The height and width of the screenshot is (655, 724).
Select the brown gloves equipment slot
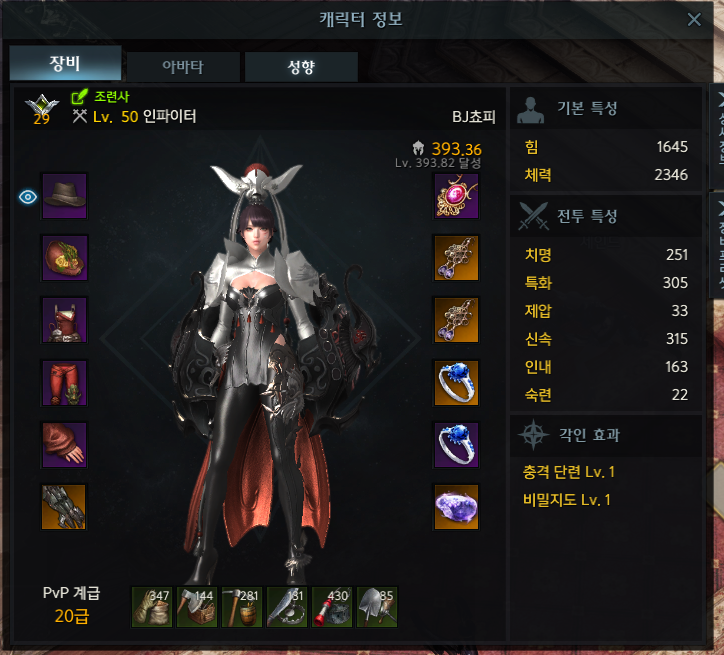coord(65,444)
